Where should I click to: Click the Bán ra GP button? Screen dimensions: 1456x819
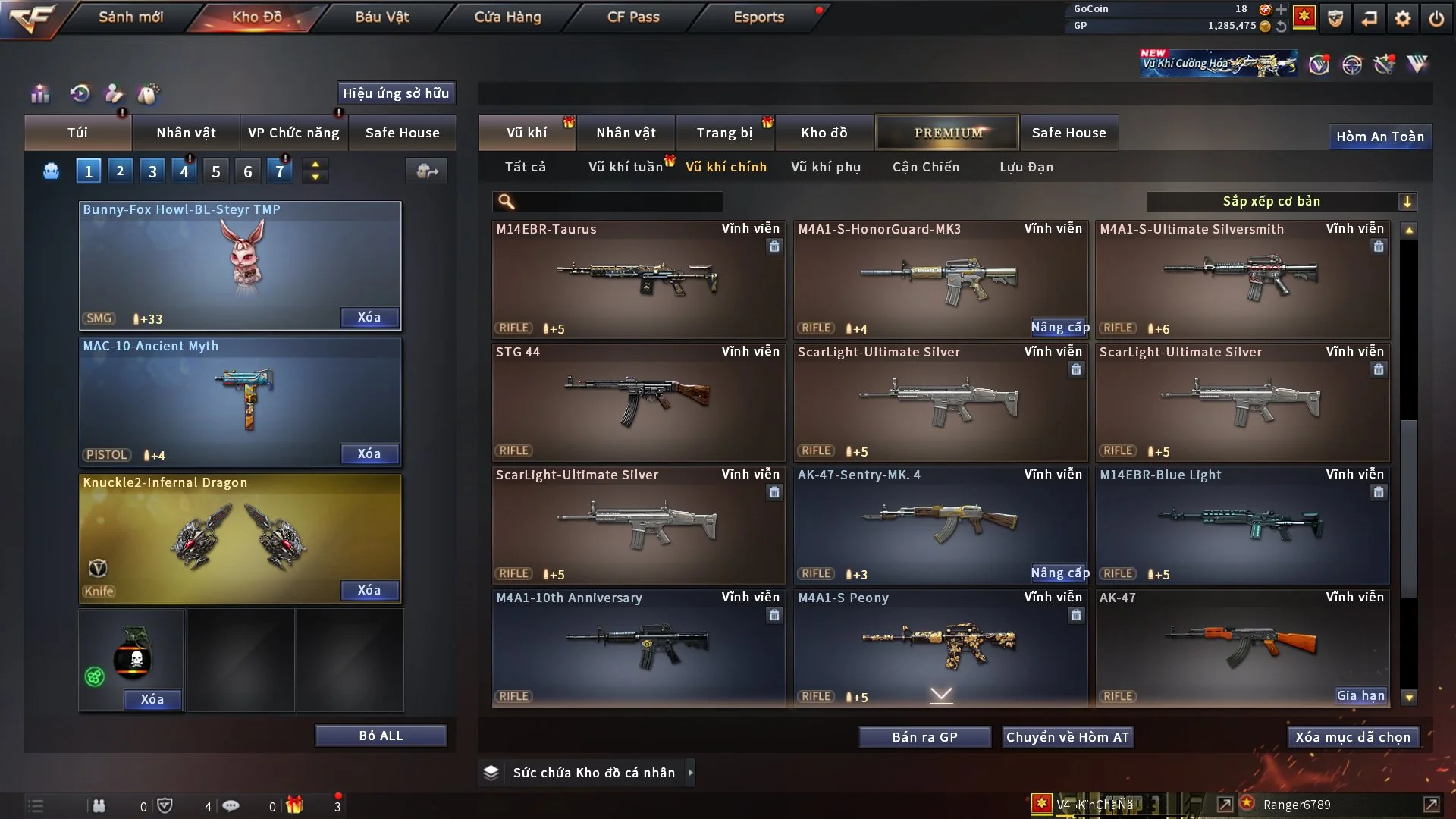click(x=924, y=737)
